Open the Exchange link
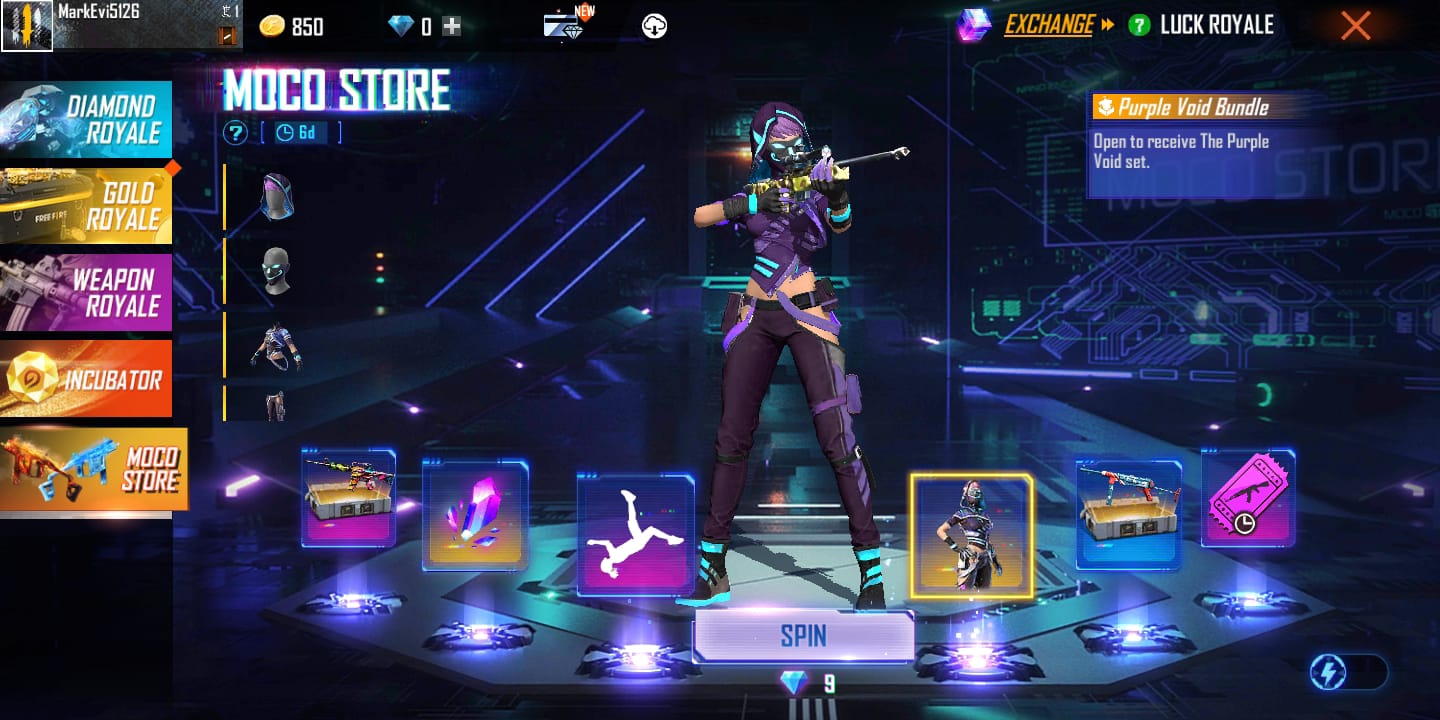 (1049, 26)
